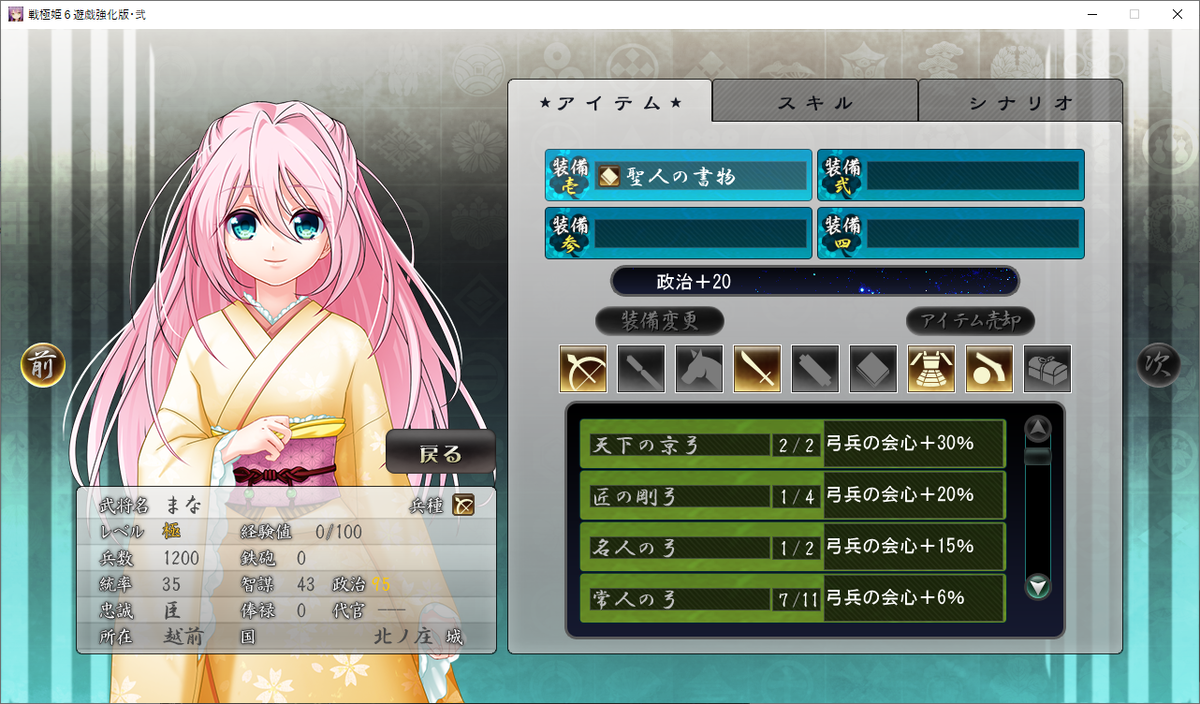Open the scroll item category
1200x704 pixels.
click(x=814, y=369)
